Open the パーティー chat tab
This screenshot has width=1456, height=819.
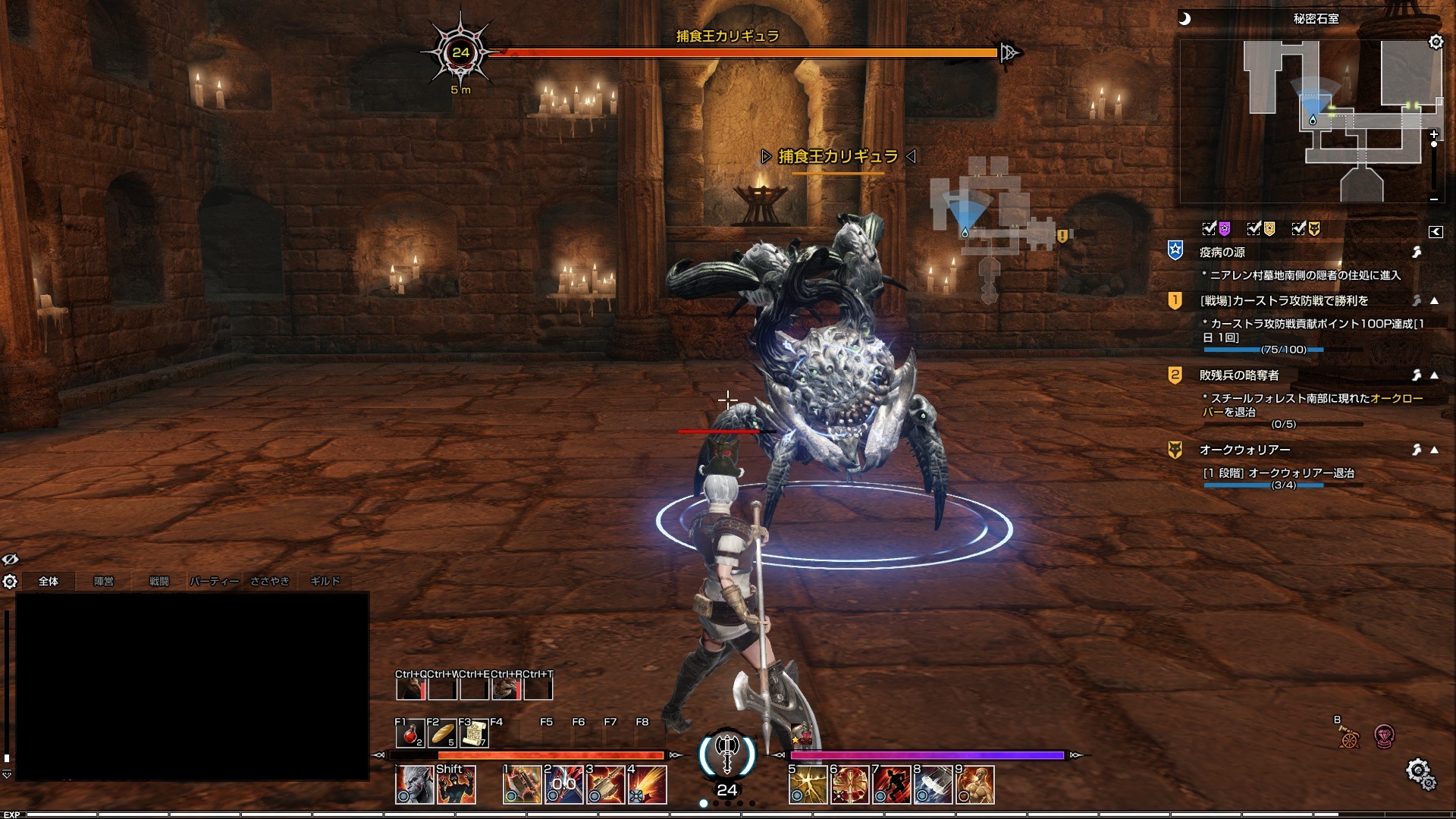coord(214,581)
